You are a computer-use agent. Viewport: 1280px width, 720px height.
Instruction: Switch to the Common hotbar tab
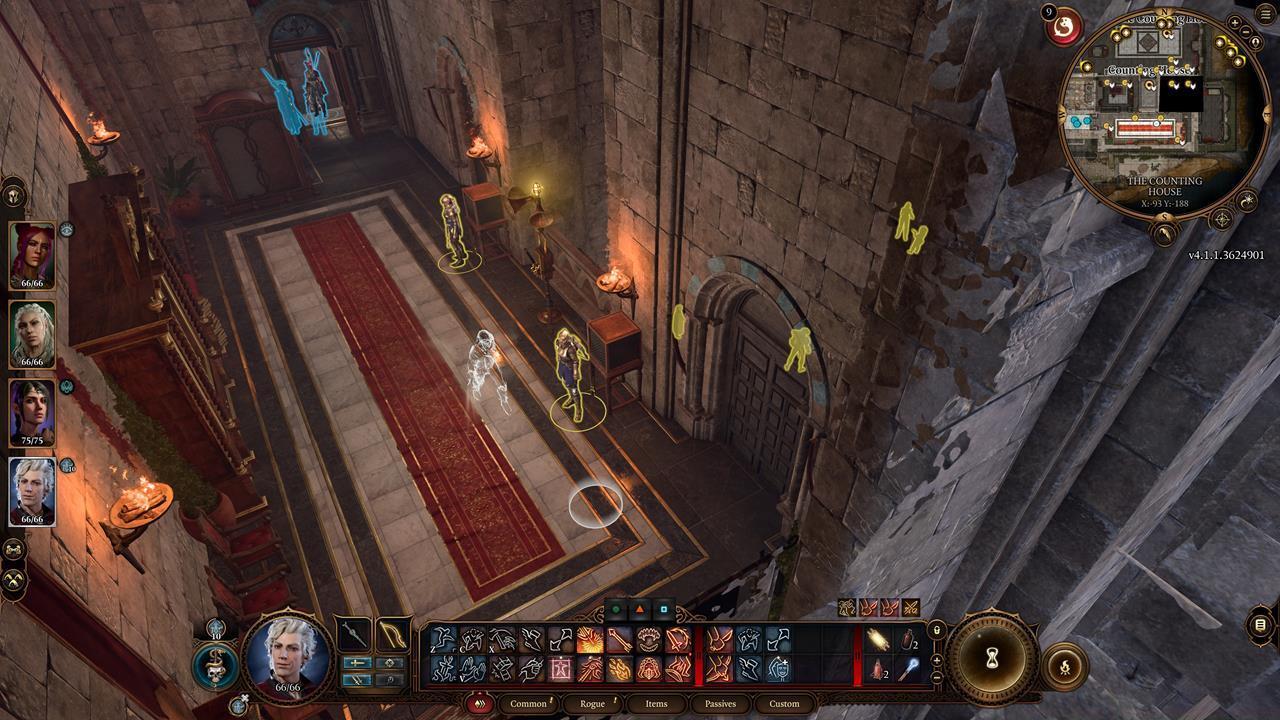pyautogui.click(x=528, y=704)
